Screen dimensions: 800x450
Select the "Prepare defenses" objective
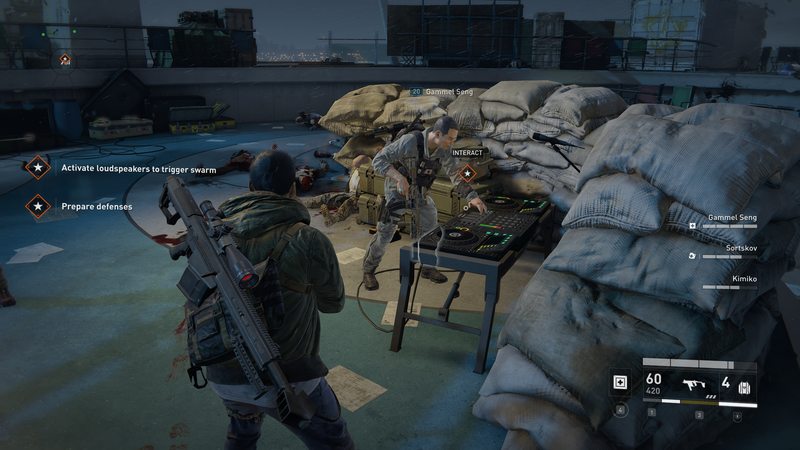96,206
